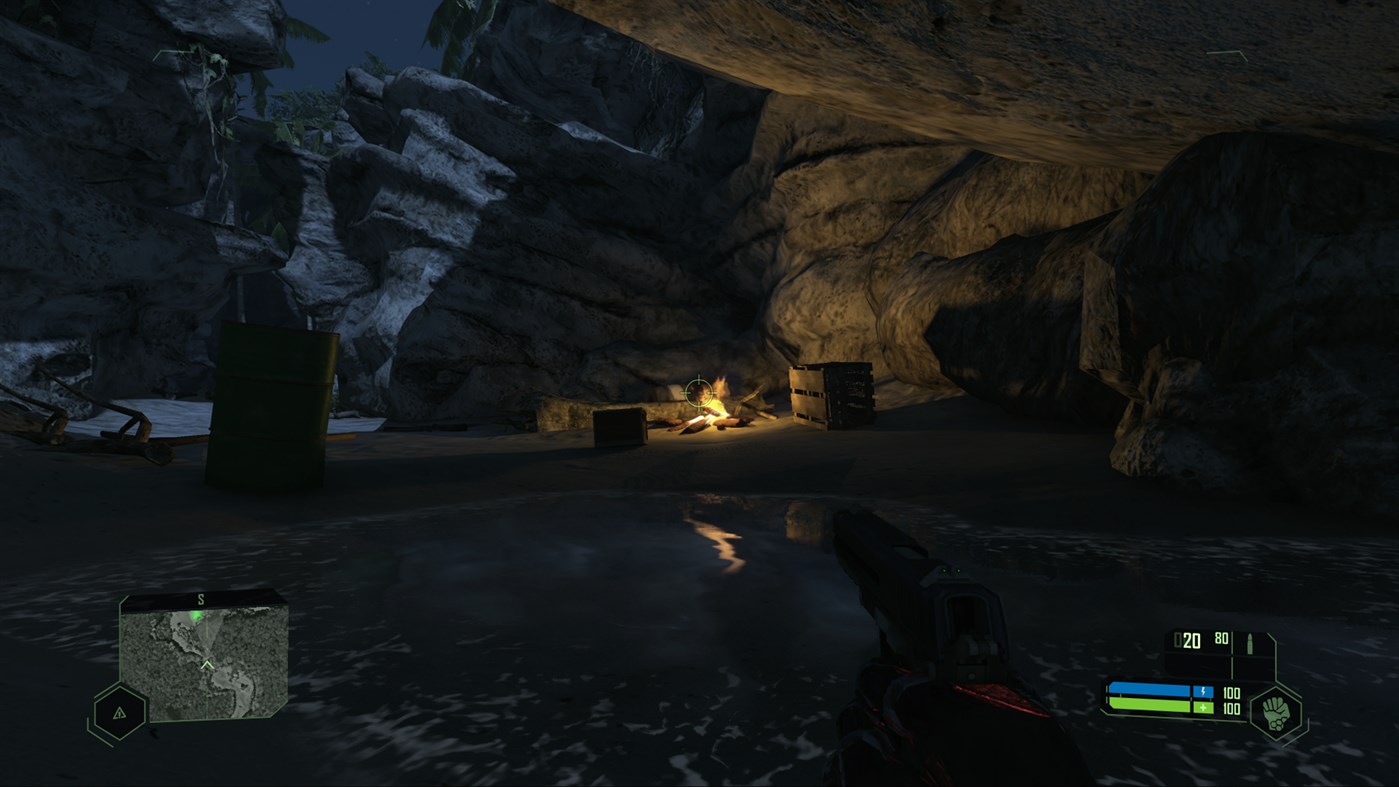Viewport: 1399px width, 787px height.
Task: Click the player chevron marker on the minimap
Action: point(207,665)
